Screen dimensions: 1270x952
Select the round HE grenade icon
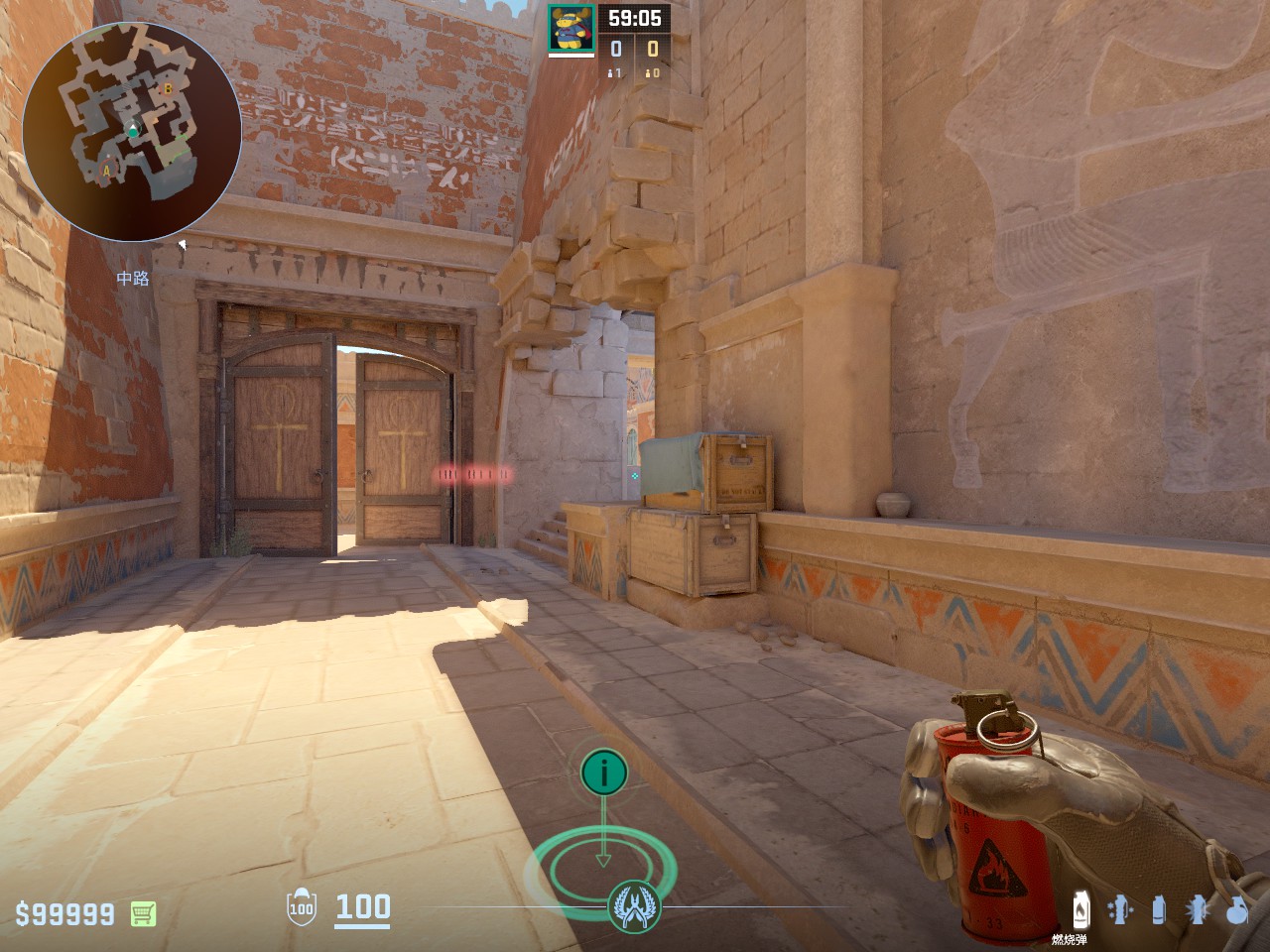(1236, 909)
